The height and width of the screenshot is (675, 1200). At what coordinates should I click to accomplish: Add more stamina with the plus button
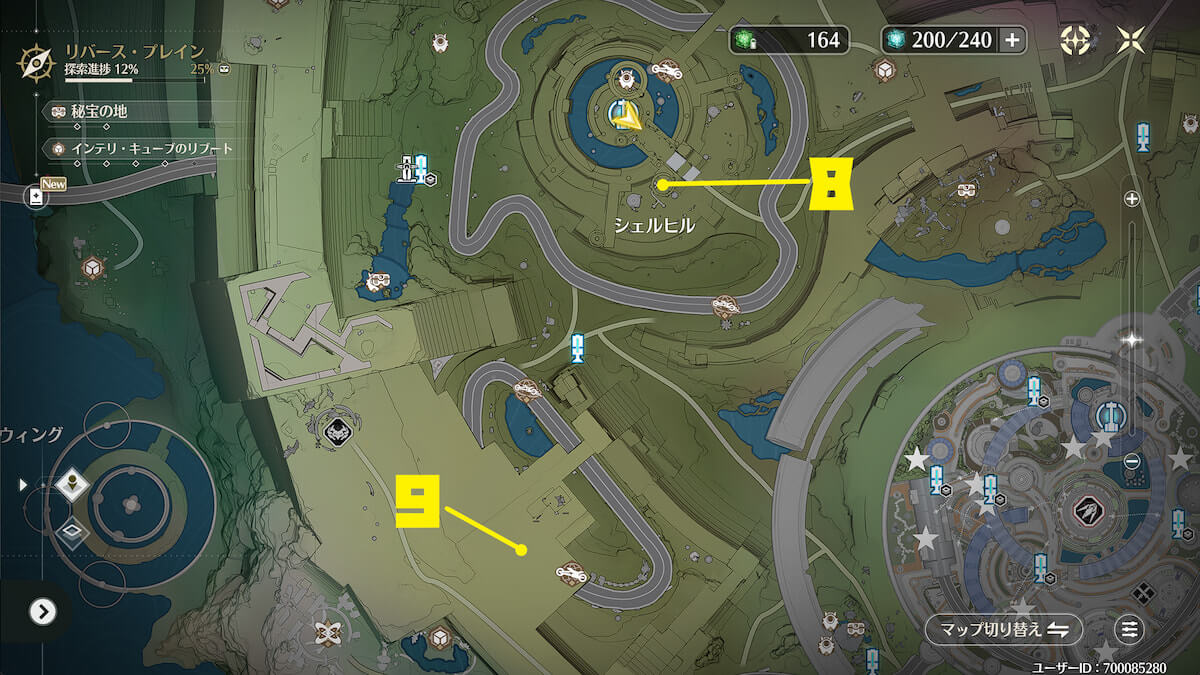pyautogui.click(x=1012, y=40)
